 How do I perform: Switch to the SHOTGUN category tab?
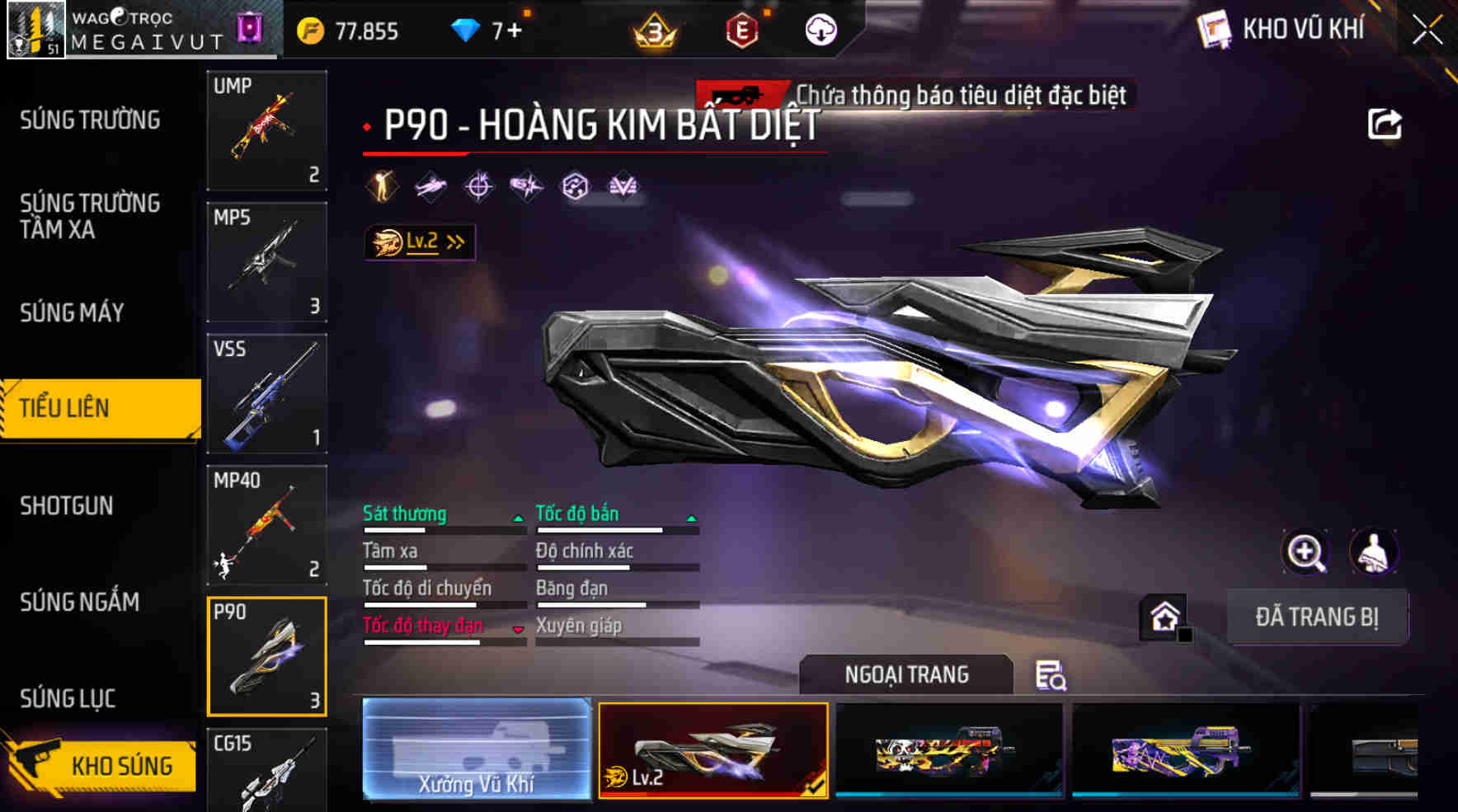click(66, 506)
